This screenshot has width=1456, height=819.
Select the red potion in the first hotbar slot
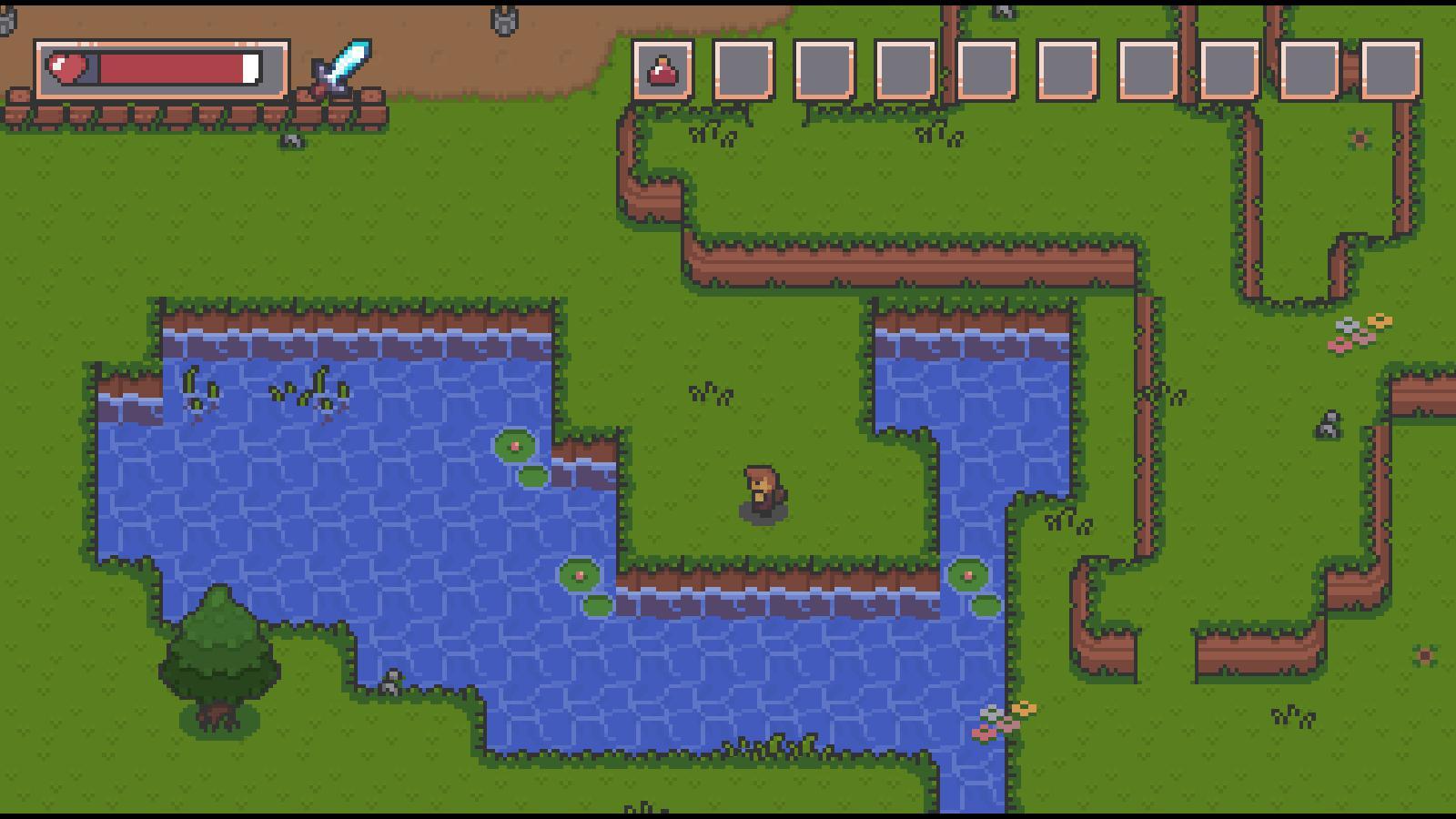click(662, 69)
